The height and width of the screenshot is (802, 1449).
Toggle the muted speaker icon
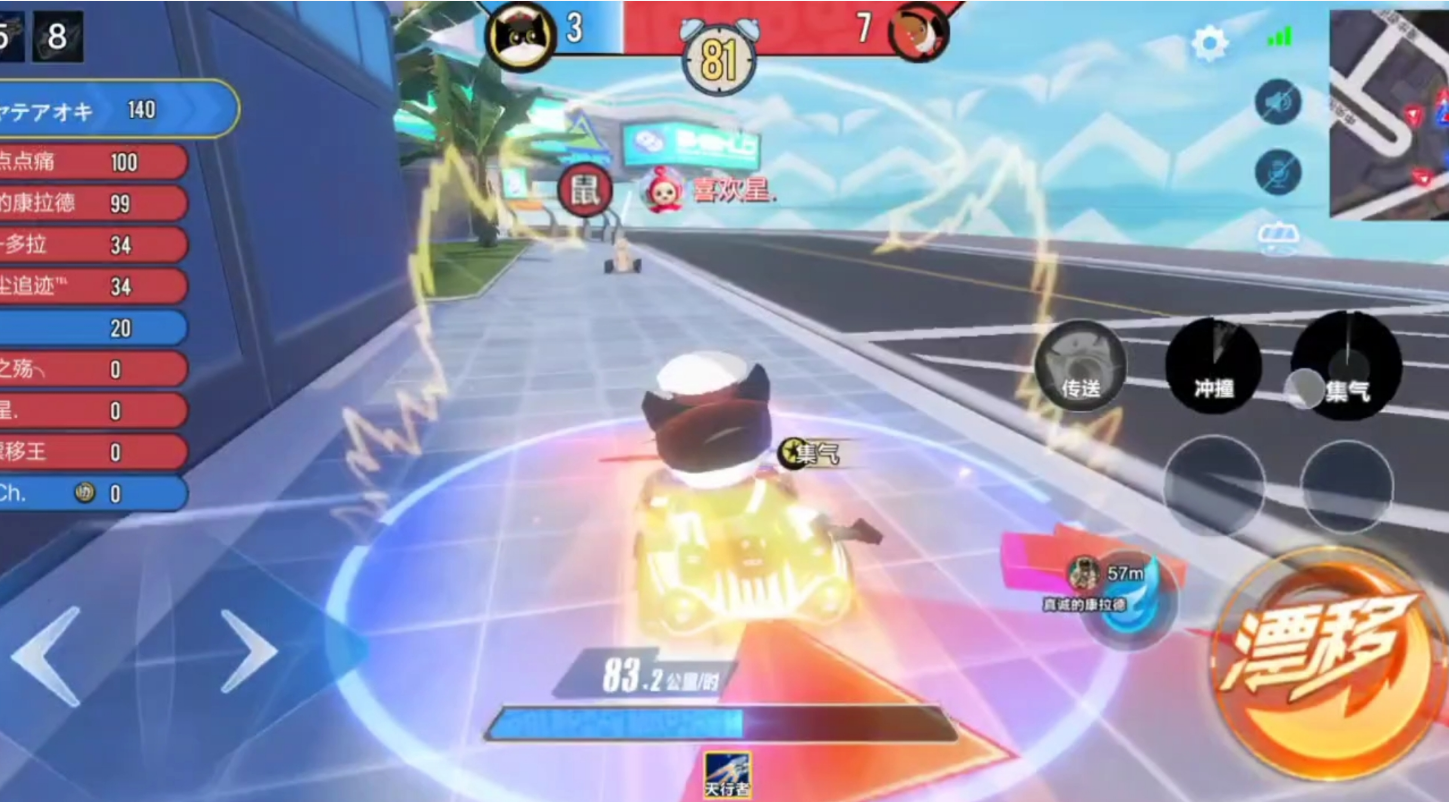click(1277, 102)
